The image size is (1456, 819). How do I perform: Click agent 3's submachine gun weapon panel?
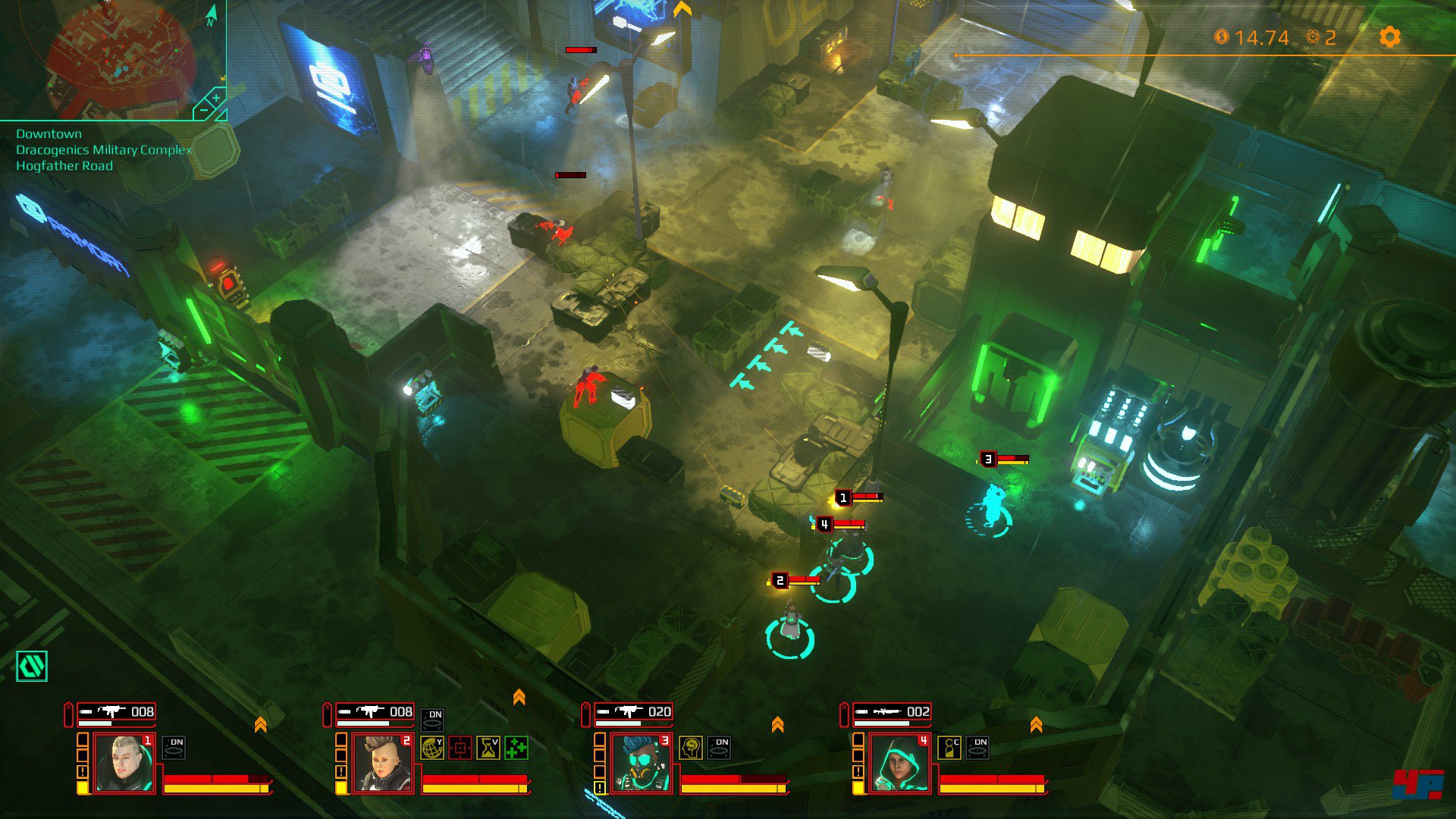[634, 712]
